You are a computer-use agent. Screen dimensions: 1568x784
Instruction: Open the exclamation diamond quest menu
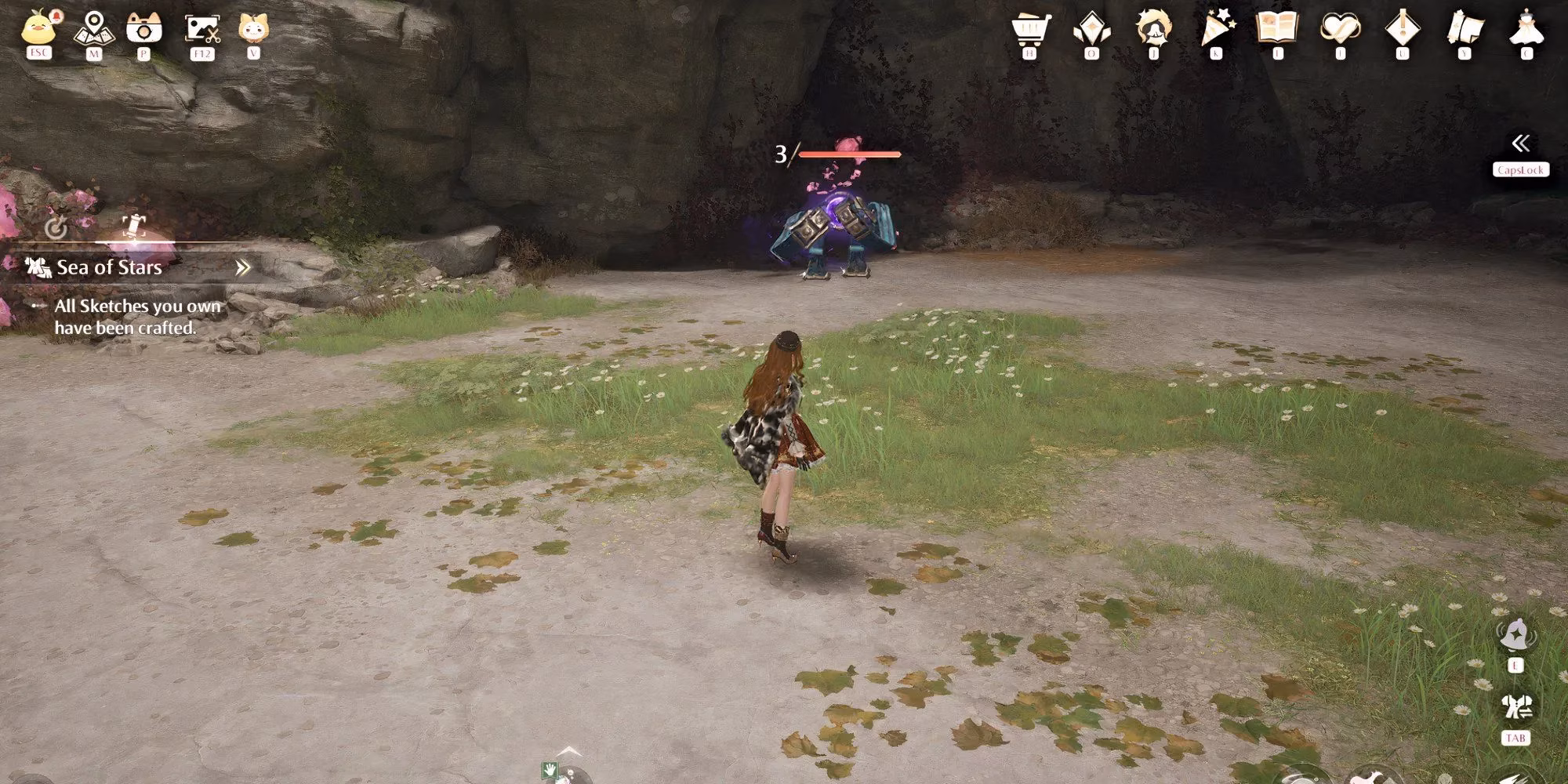pos(1402,29)
